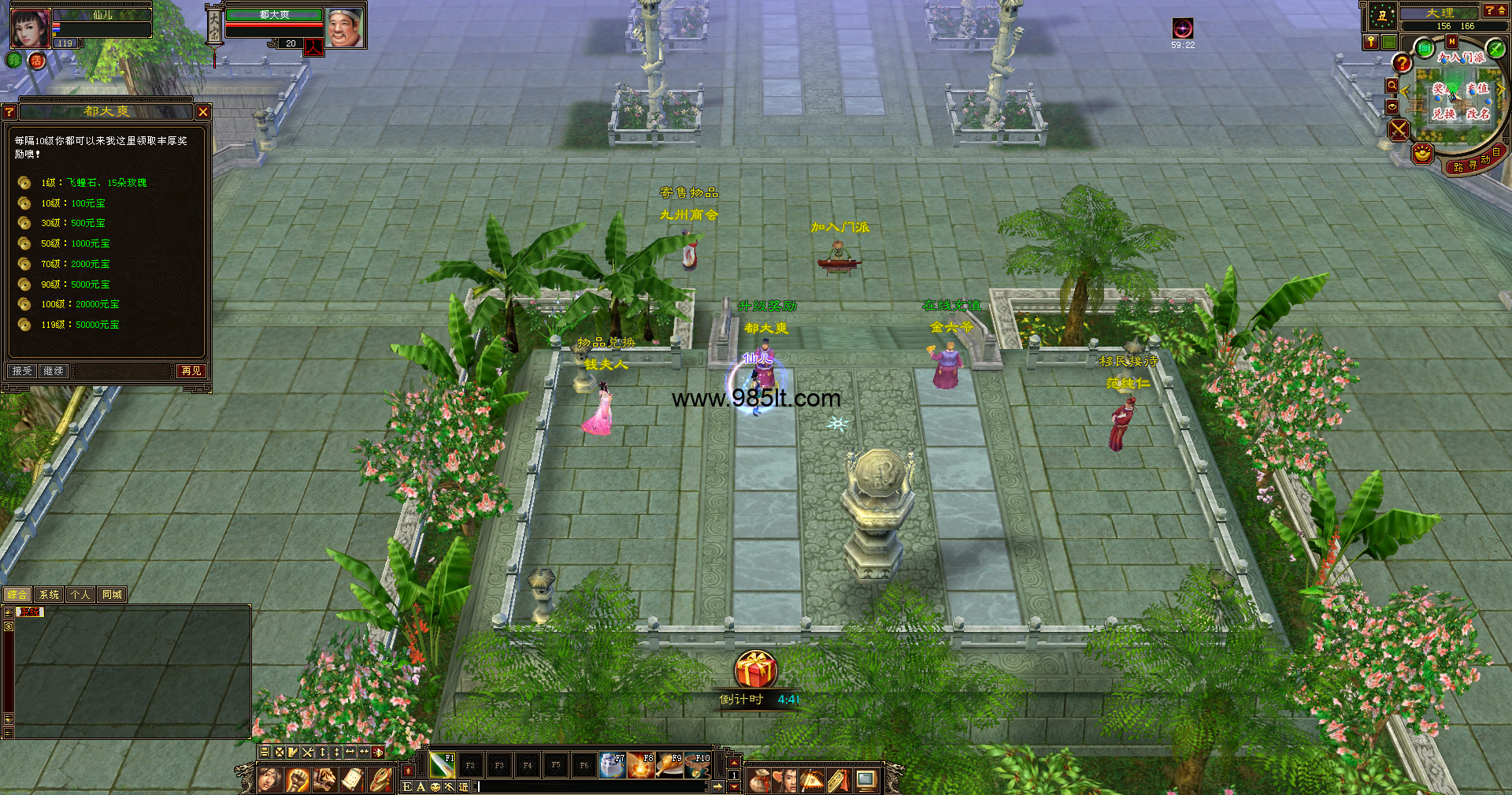Use the F9 roast chicken leg item
The height and width of the screenshot is (795, 1512).
pos(670,765)
